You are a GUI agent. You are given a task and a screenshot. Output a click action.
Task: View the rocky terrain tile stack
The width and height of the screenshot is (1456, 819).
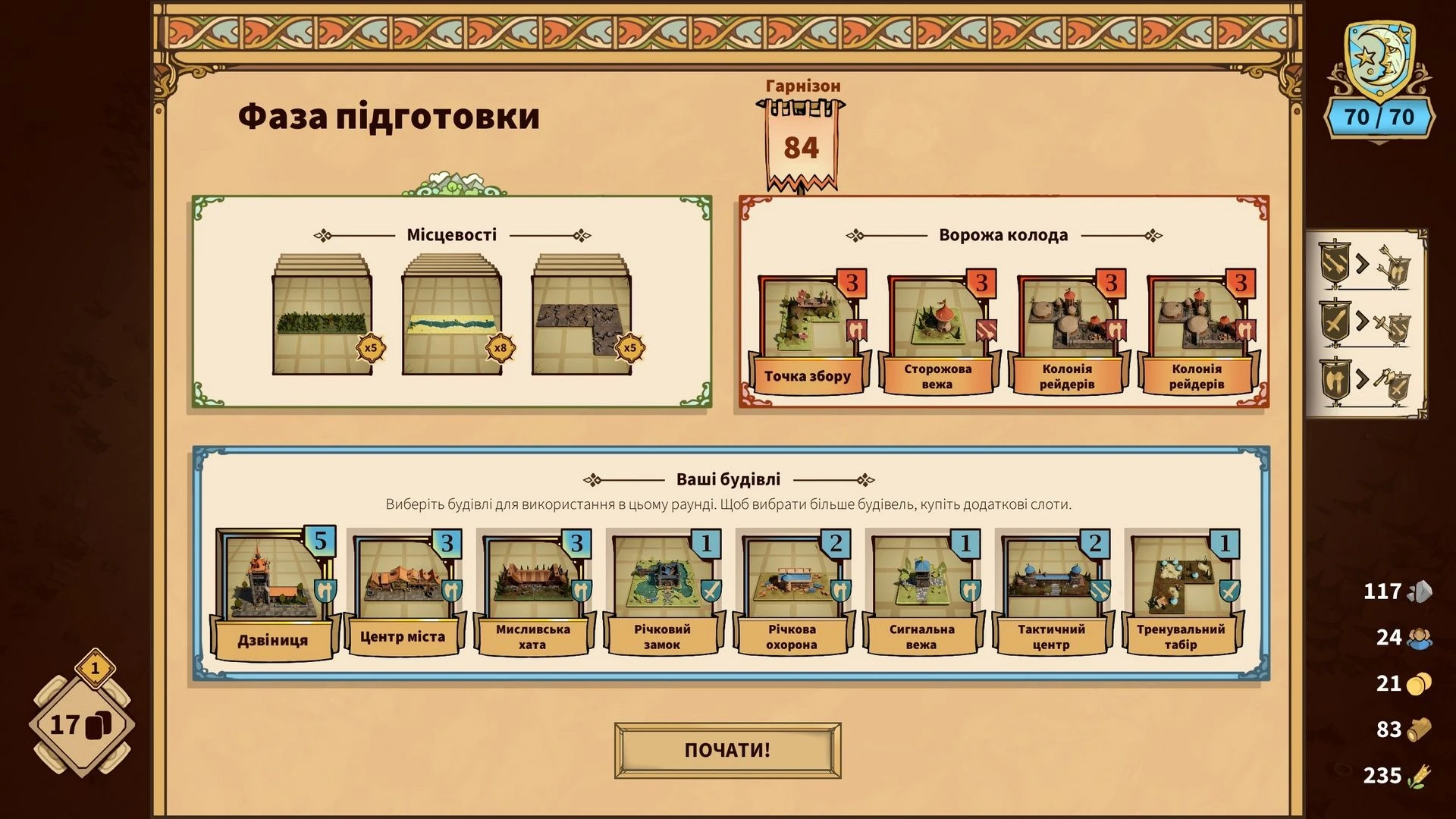pyautogui.click(x=582, y=317)
